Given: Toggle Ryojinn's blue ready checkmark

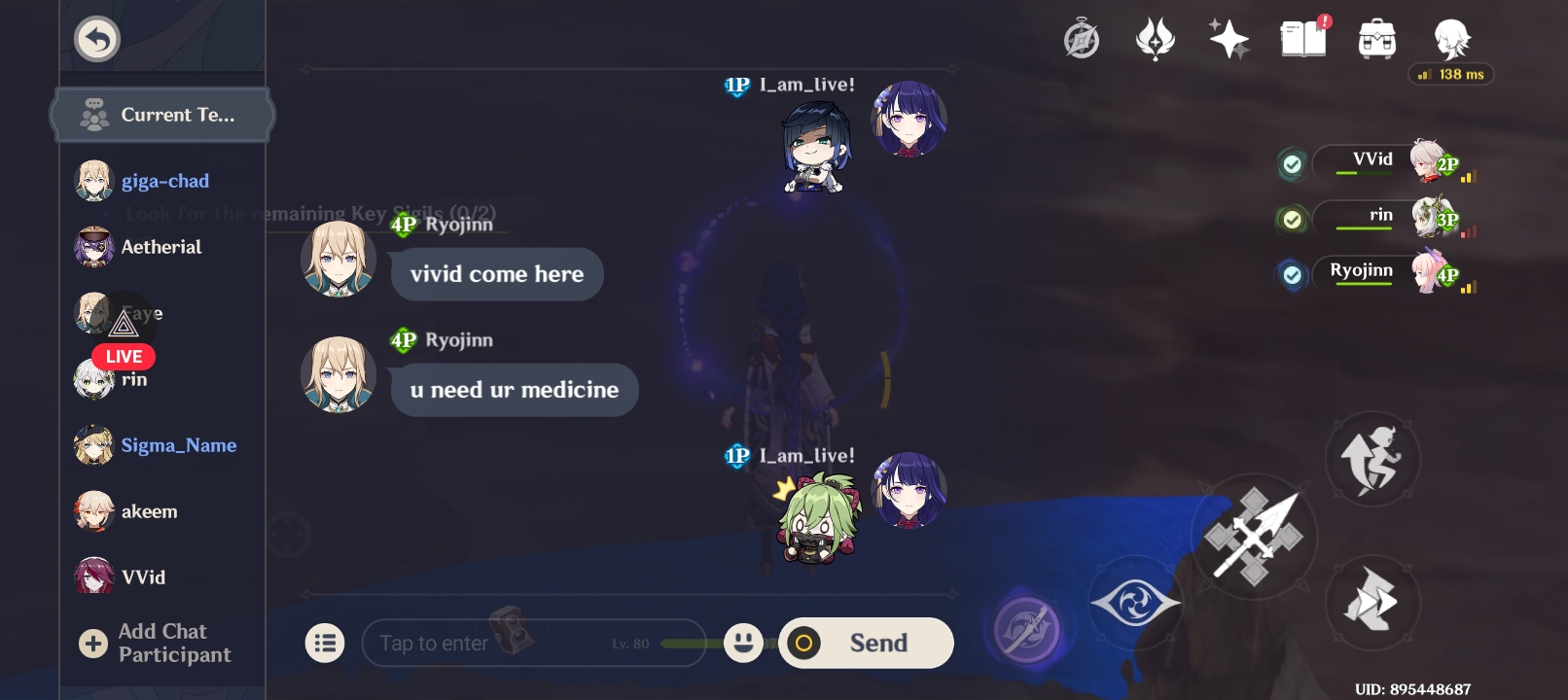Looking at the screenshot, I should click(x=1293, y=275).
